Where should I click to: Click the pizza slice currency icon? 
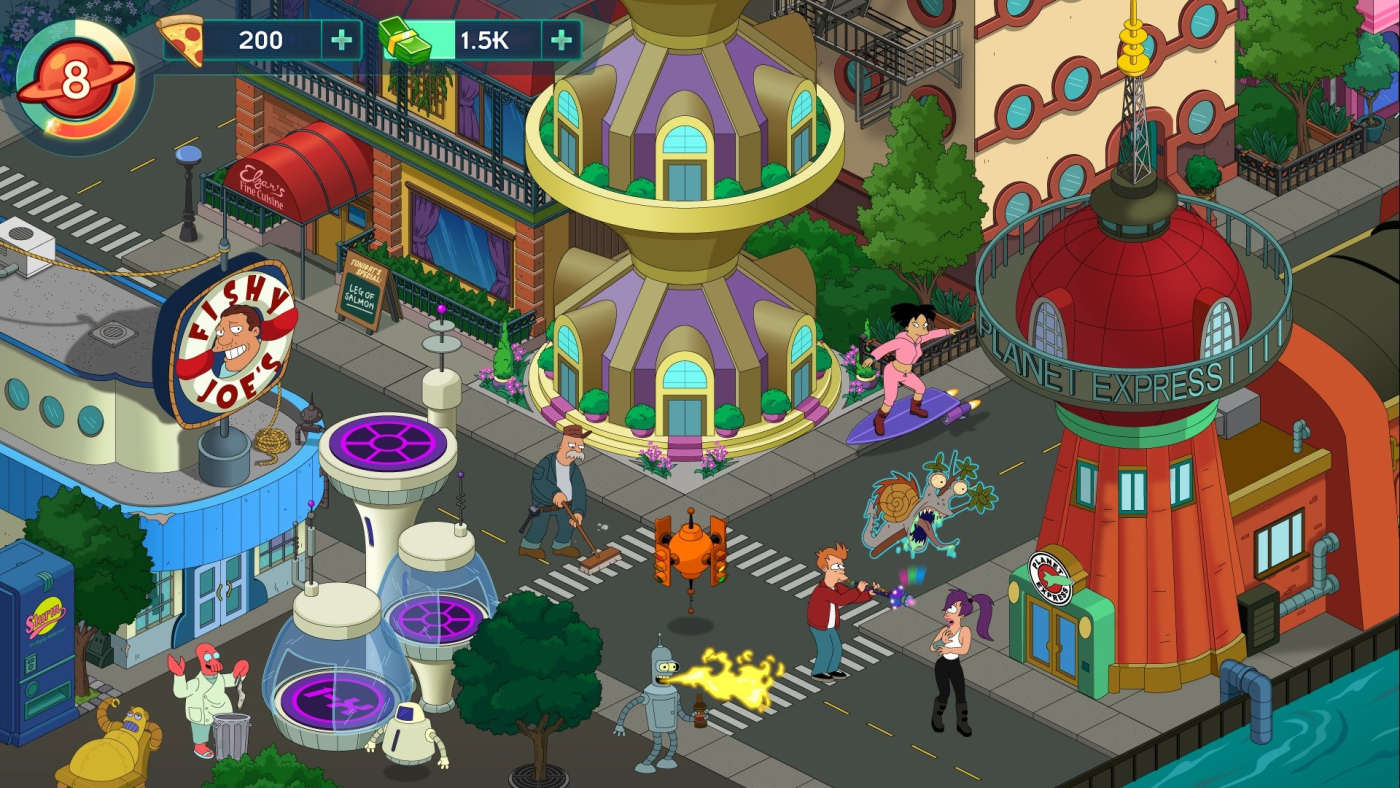[x=183, y=42]
